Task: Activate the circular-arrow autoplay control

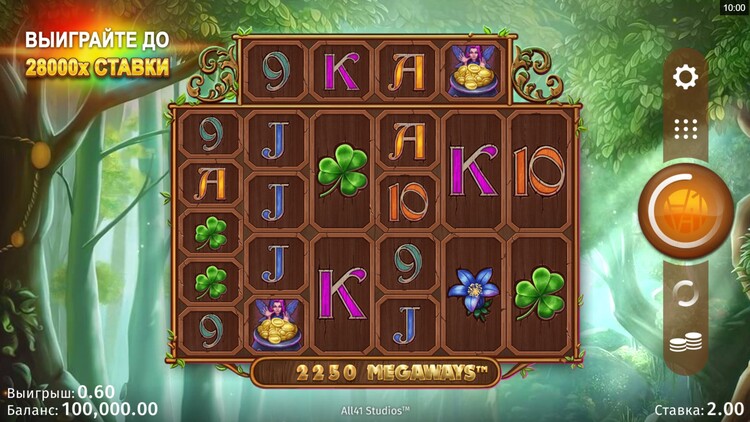Action: tap(685, 294)
